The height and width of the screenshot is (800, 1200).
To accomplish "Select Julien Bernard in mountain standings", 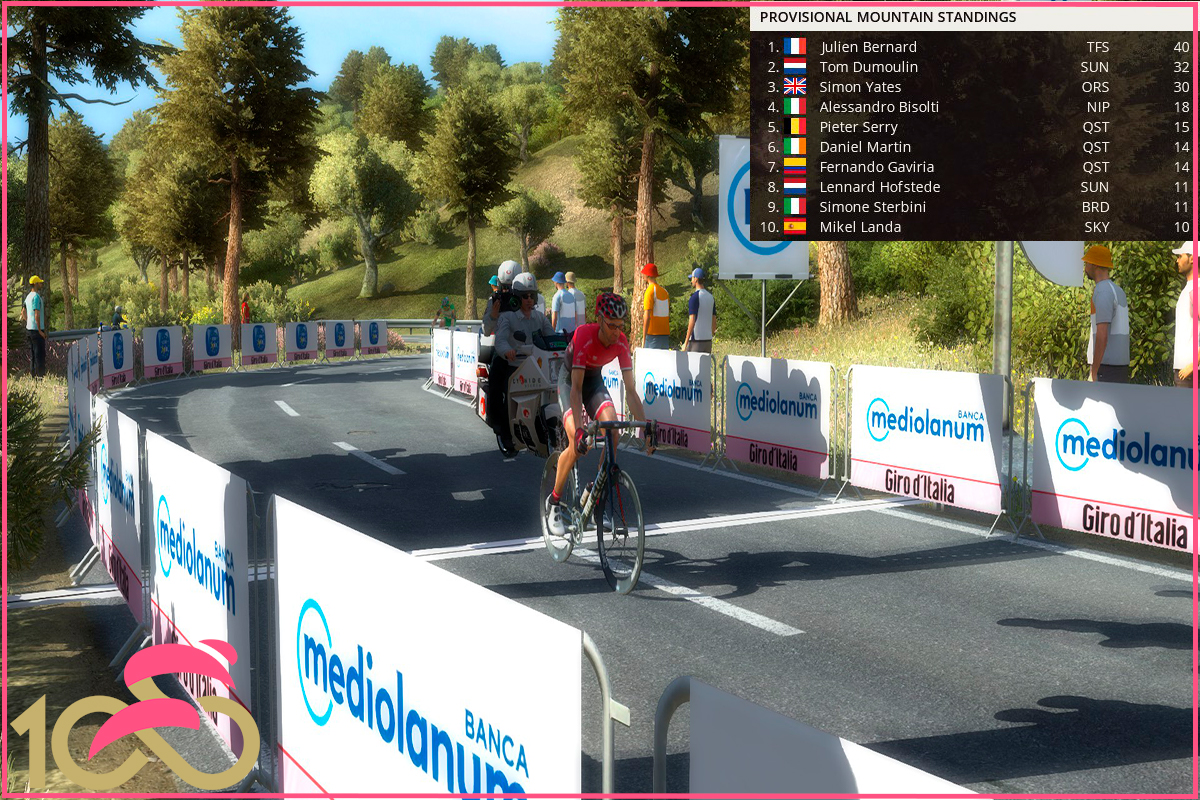I will (868, 47).
